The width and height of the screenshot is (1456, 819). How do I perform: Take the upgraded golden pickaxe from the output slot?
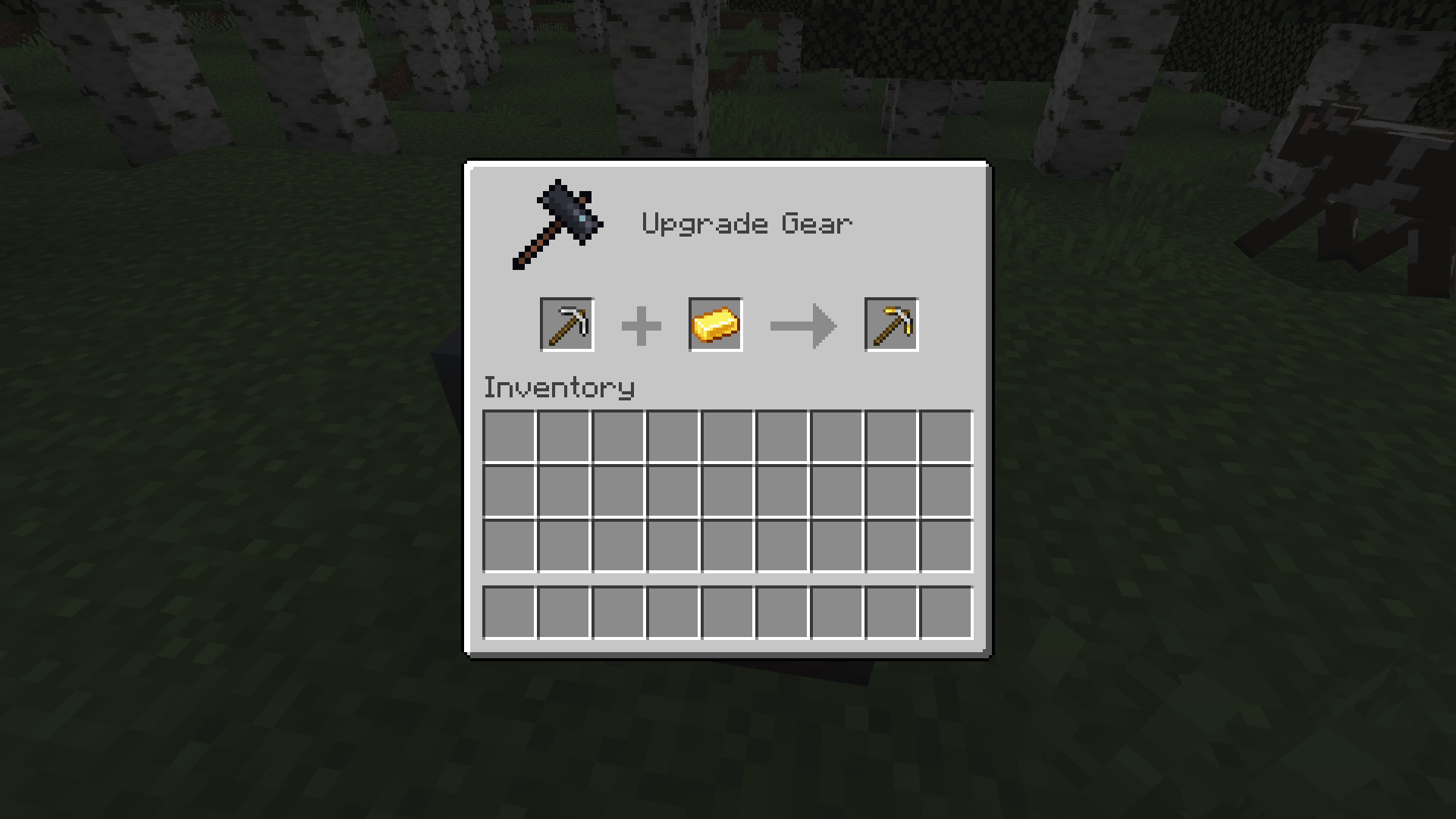click(890, 325)
